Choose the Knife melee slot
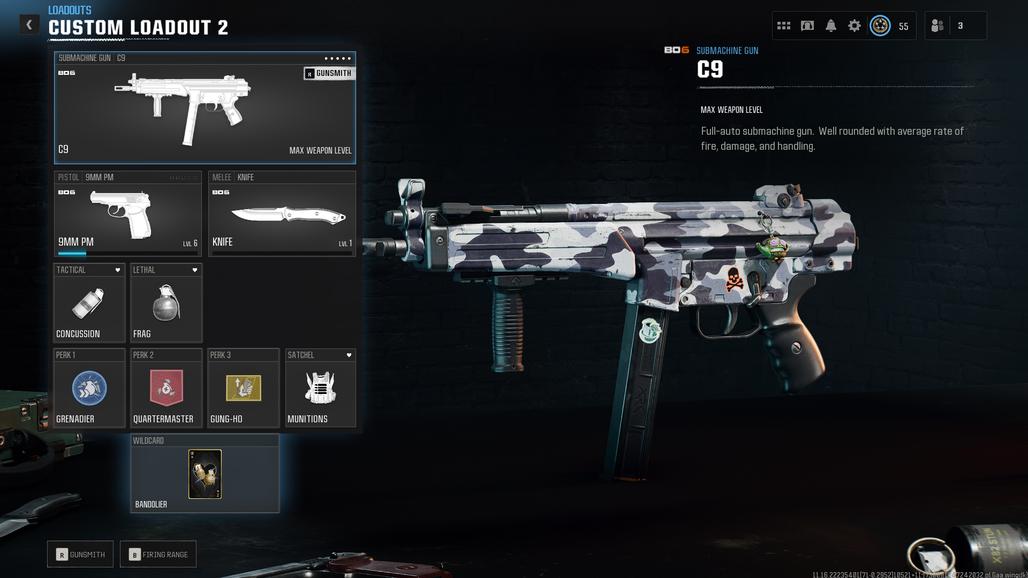This screenshot has height=578, width=1028. click(282, 214)
